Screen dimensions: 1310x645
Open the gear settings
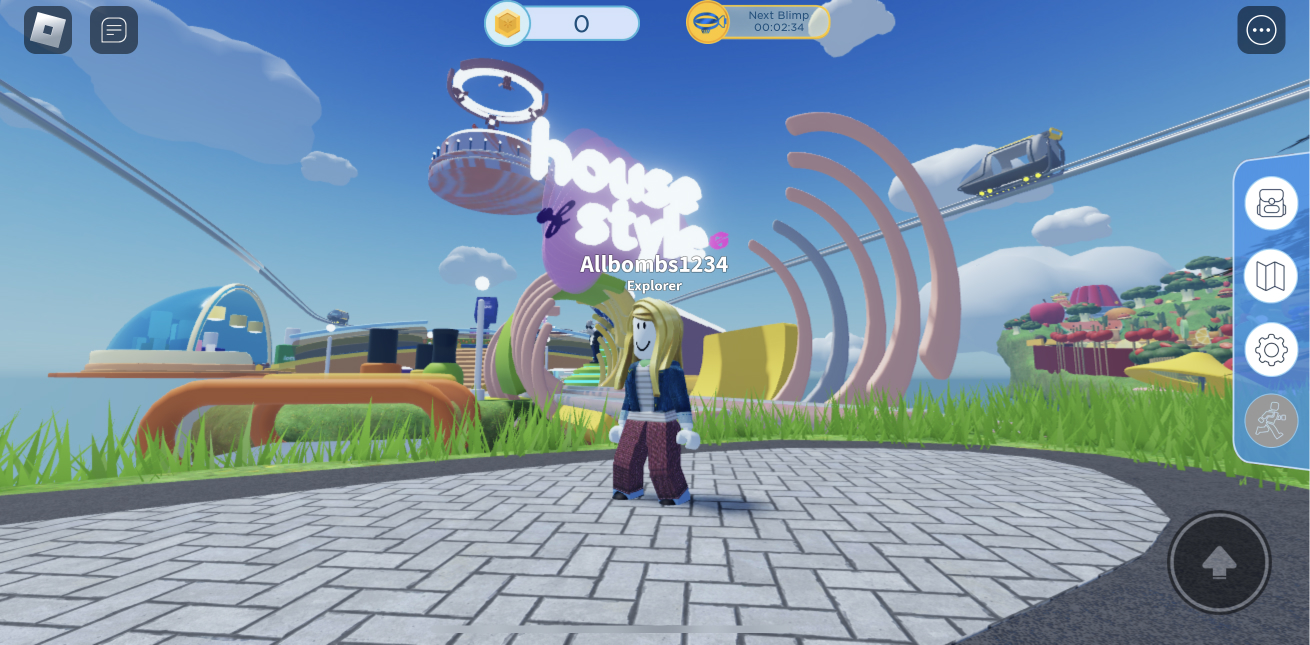click(1271, 350)
